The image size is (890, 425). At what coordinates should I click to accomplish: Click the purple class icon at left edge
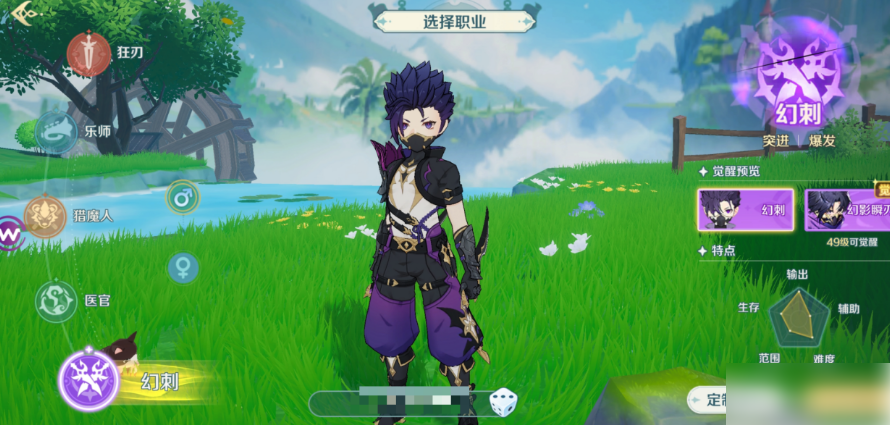[x=9, y=235]
